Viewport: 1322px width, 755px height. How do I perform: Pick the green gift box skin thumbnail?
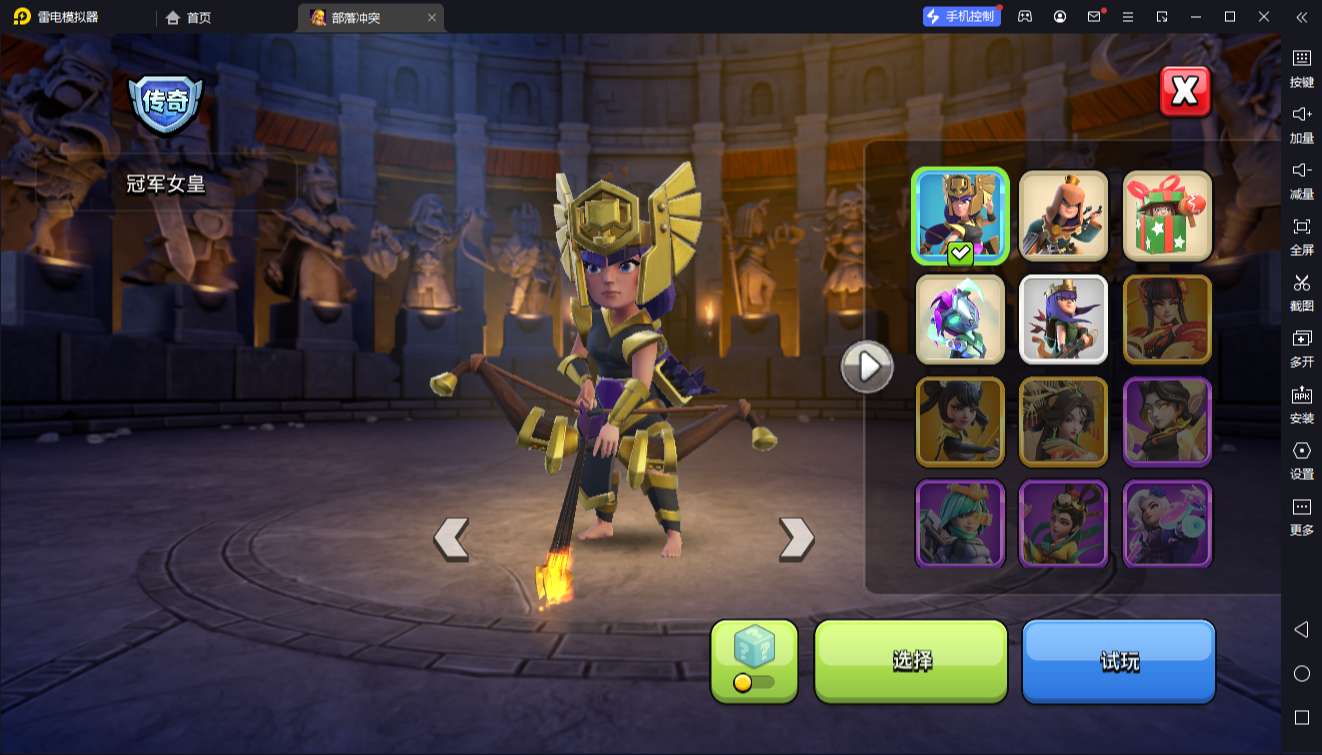(1167, 215)
